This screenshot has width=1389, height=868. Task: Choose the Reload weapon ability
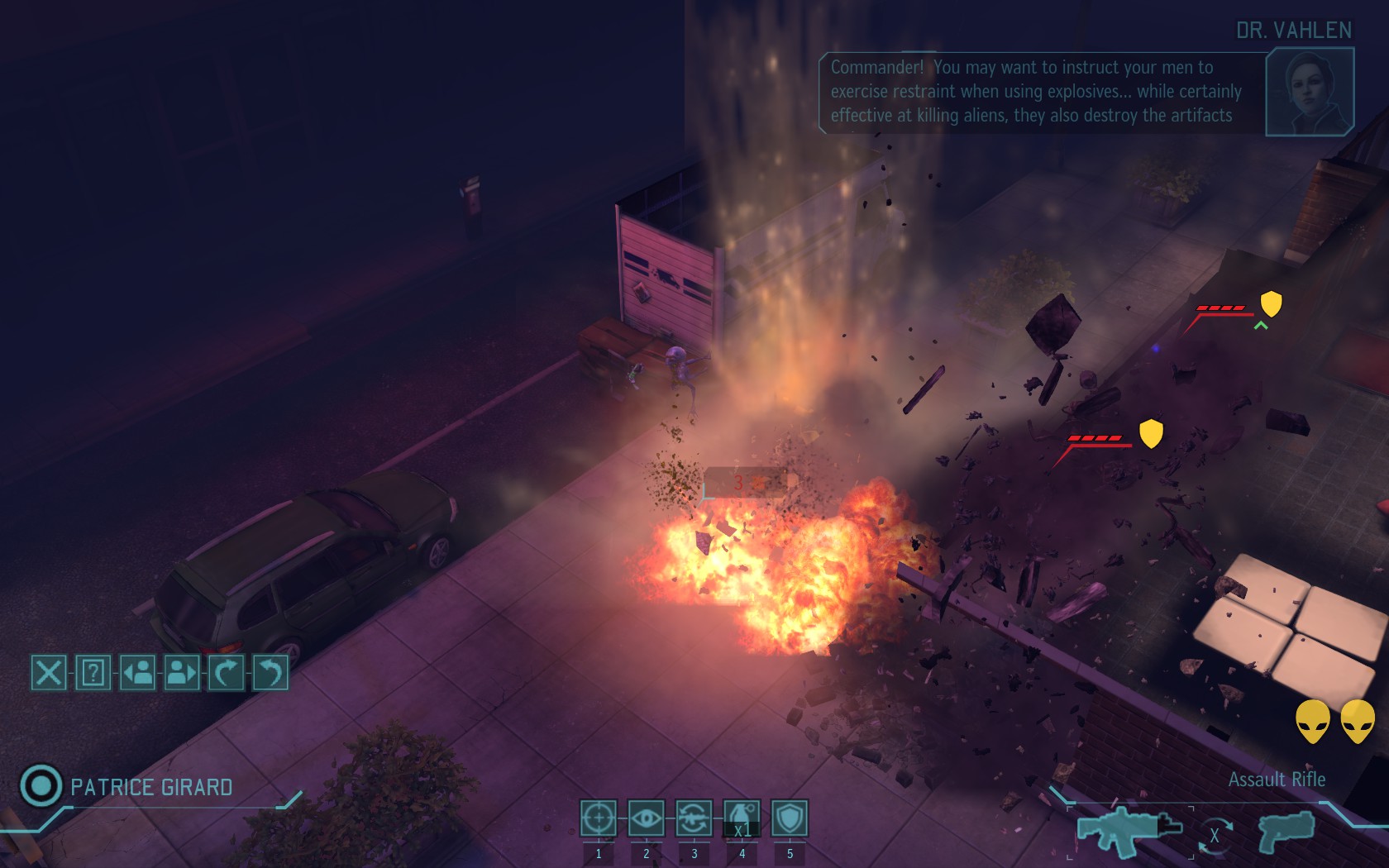pyautogui.click(x=694, y=818)
